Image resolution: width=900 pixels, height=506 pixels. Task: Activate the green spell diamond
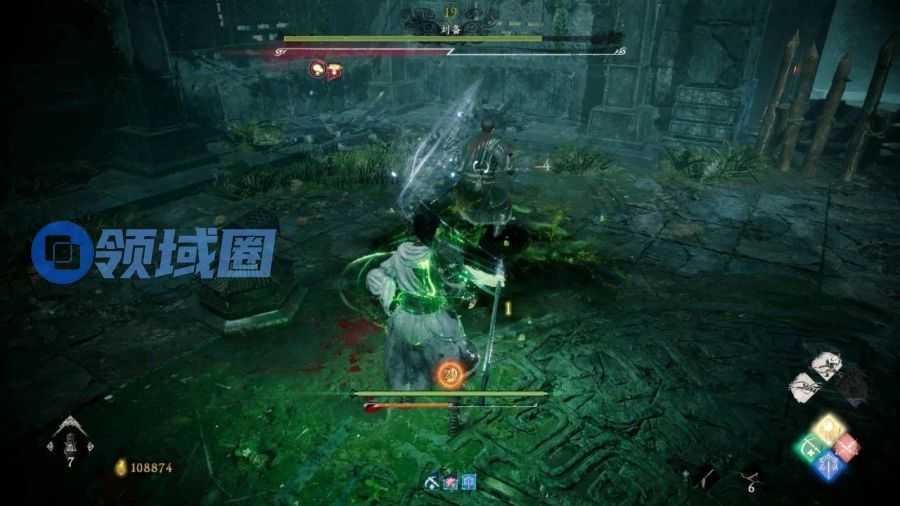(x=809, y=447)
